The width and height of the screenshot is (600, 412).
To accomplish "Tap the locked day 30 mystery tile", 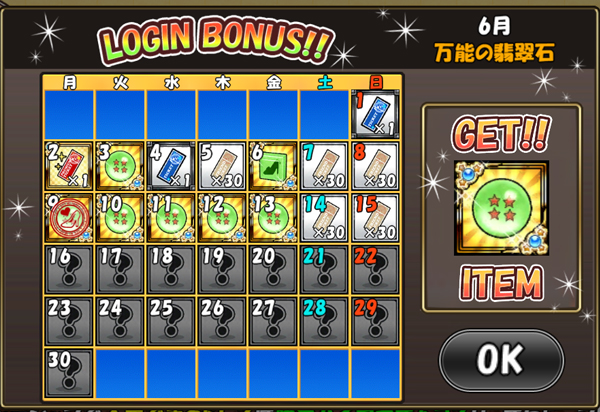I will [70, 371].
